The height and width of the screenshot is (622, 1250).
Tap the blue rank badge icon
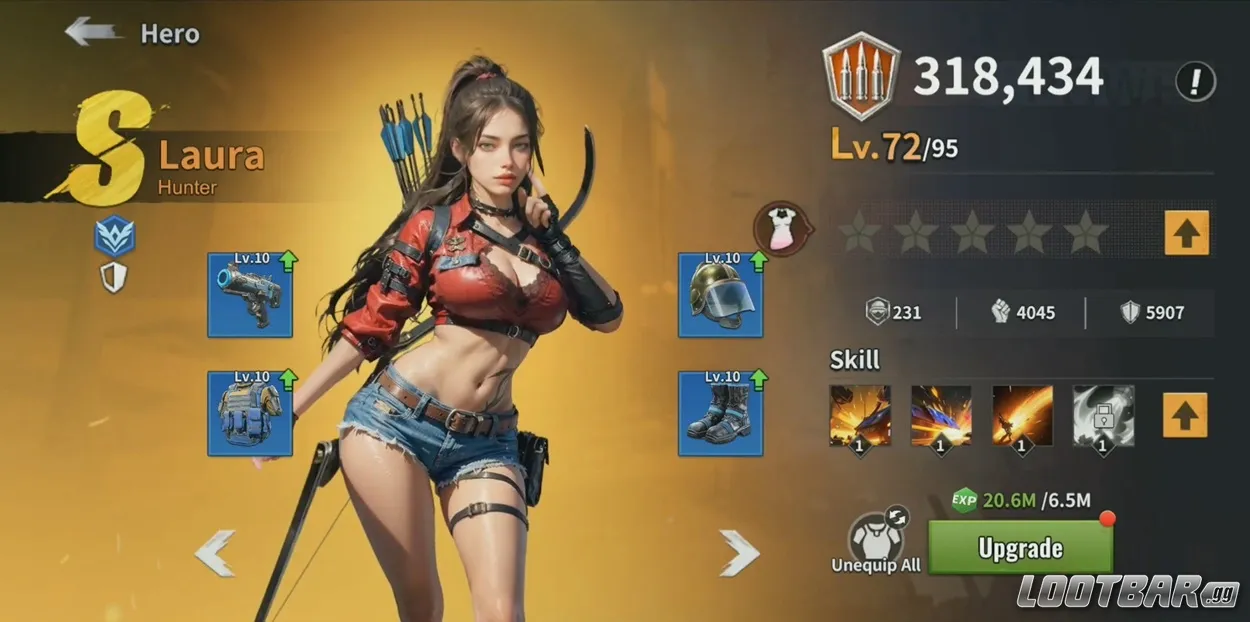(x=115, y=237)
